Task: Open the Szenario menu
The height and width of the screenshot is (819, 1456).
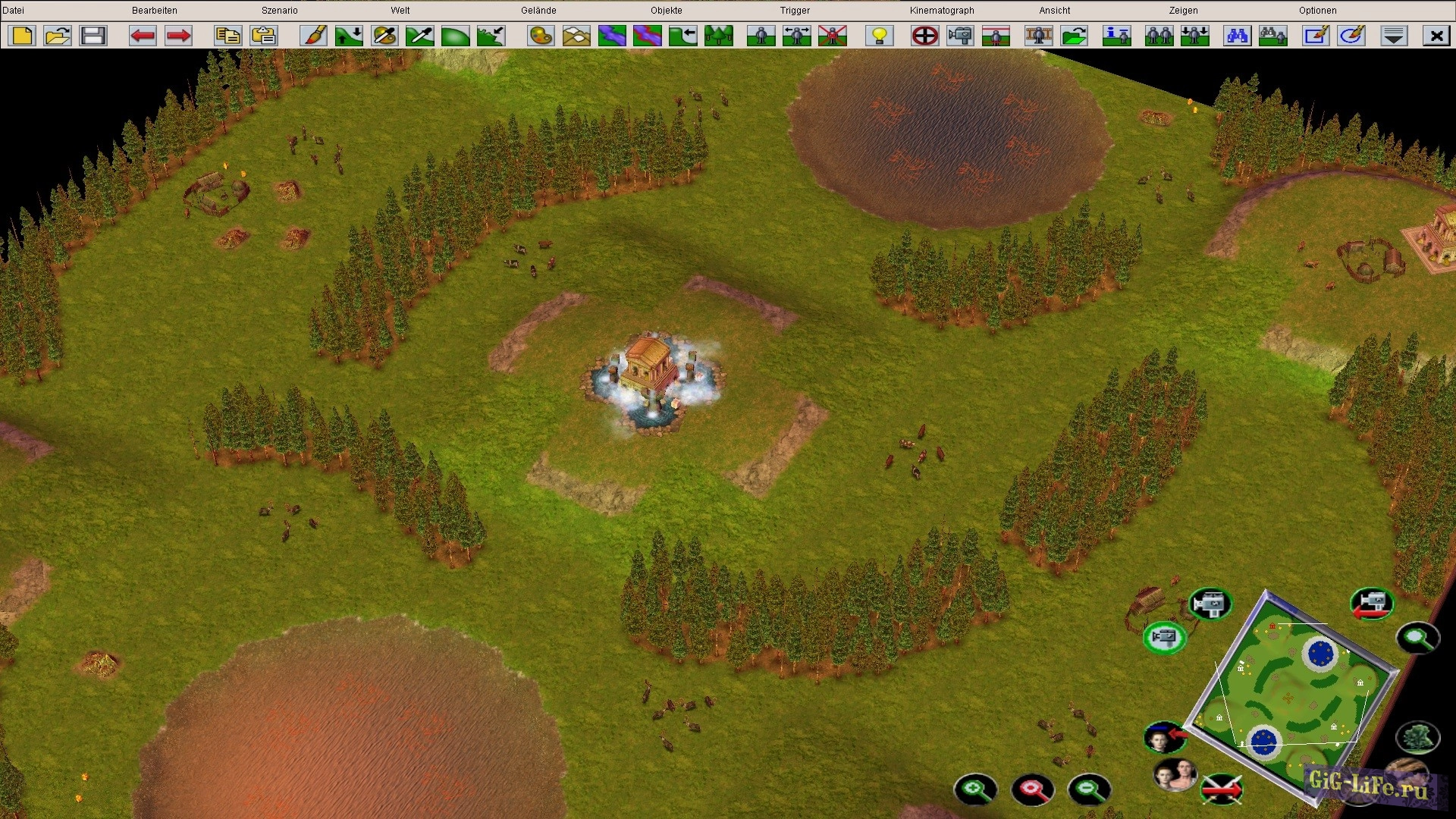Action: (x=279, y=11)
